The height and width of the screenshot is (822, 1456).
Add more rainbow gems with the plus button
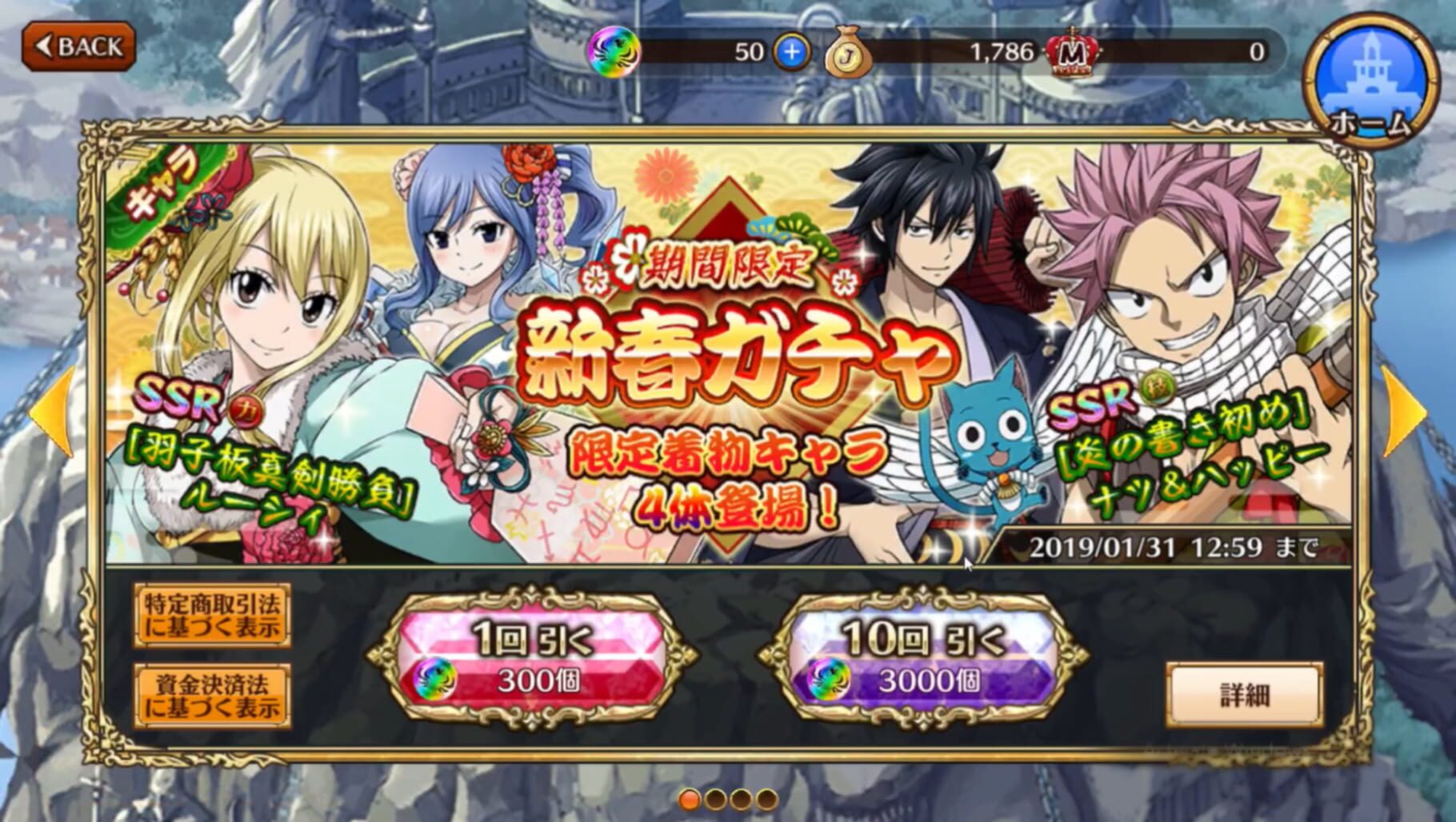[792, 53]
